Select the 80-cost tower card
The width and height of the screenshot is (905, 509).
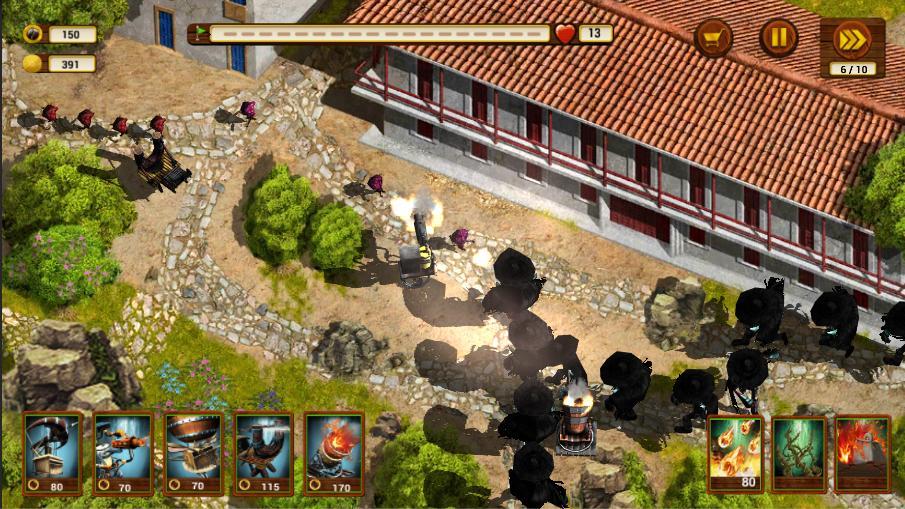click(53, 452)
